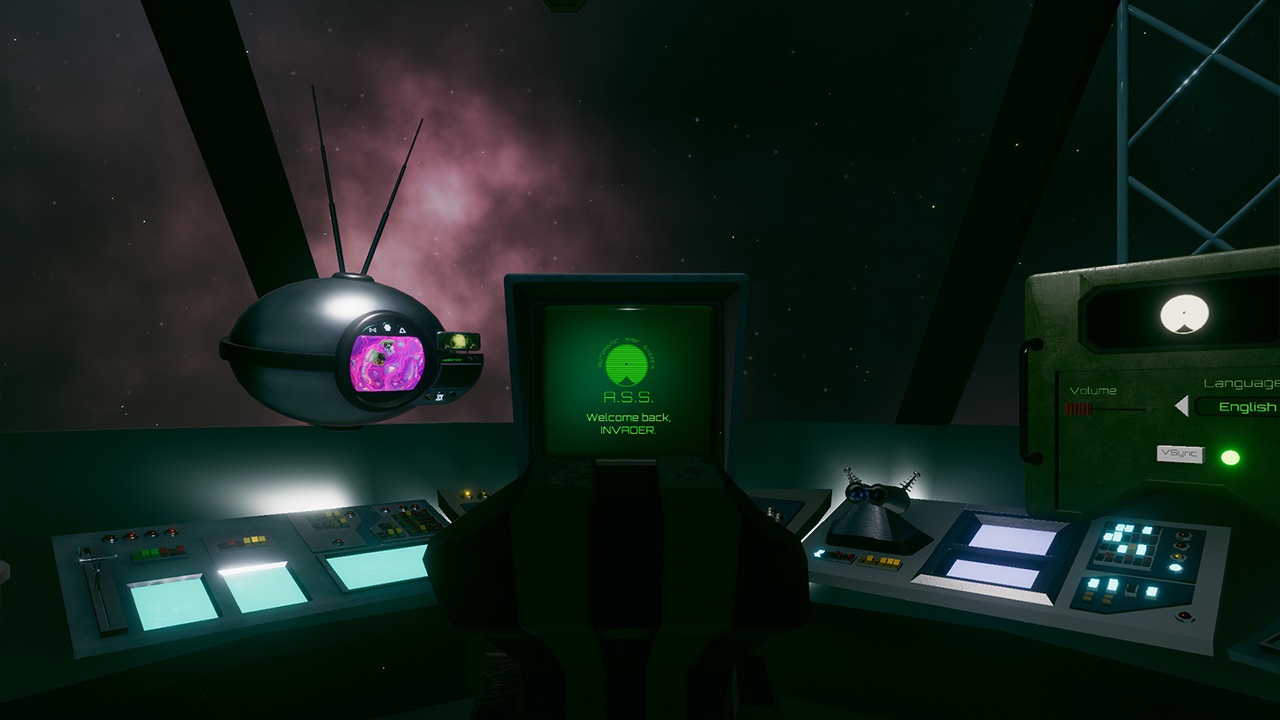1280x720 pixels.
Task: Expand options via the satellite's pink display screen
Action: click(388, 363)
